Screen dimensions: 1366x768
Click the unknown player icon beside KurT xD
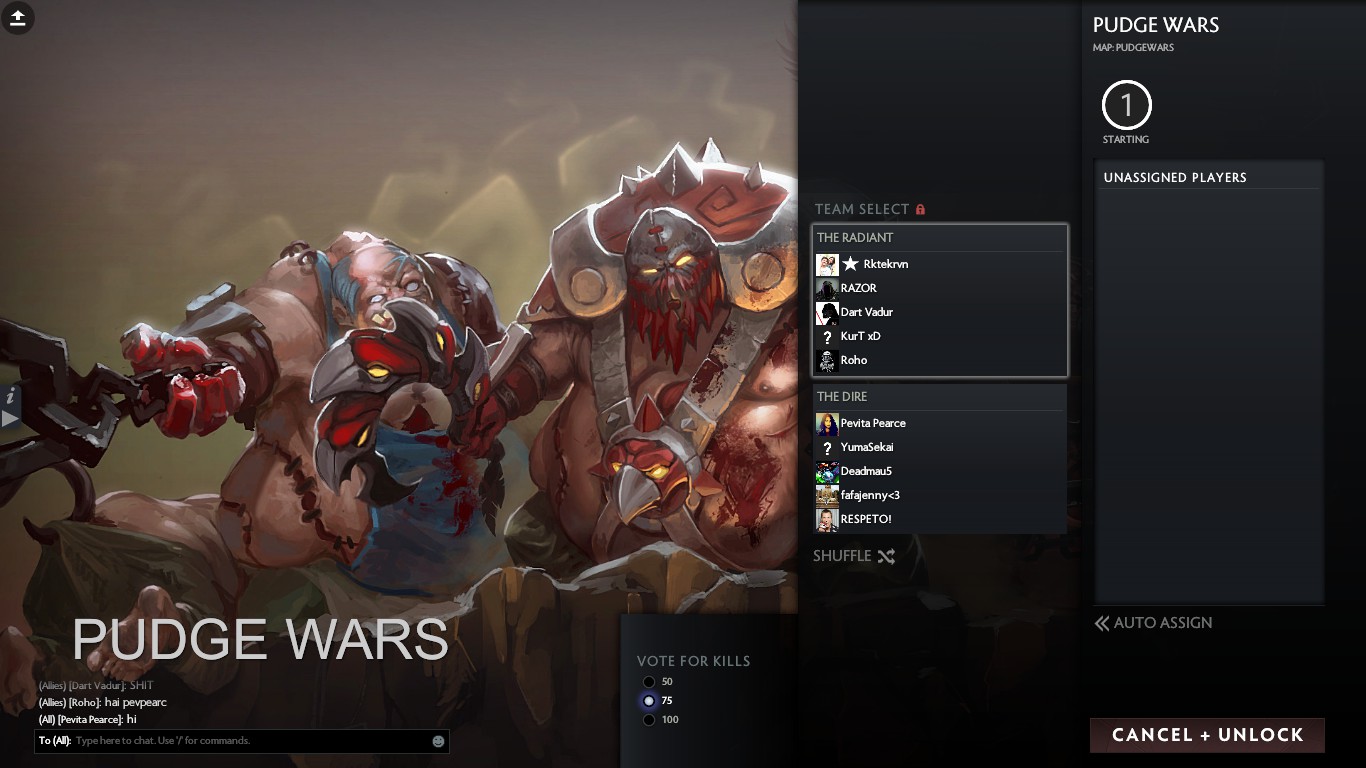(x=827, y=336)
